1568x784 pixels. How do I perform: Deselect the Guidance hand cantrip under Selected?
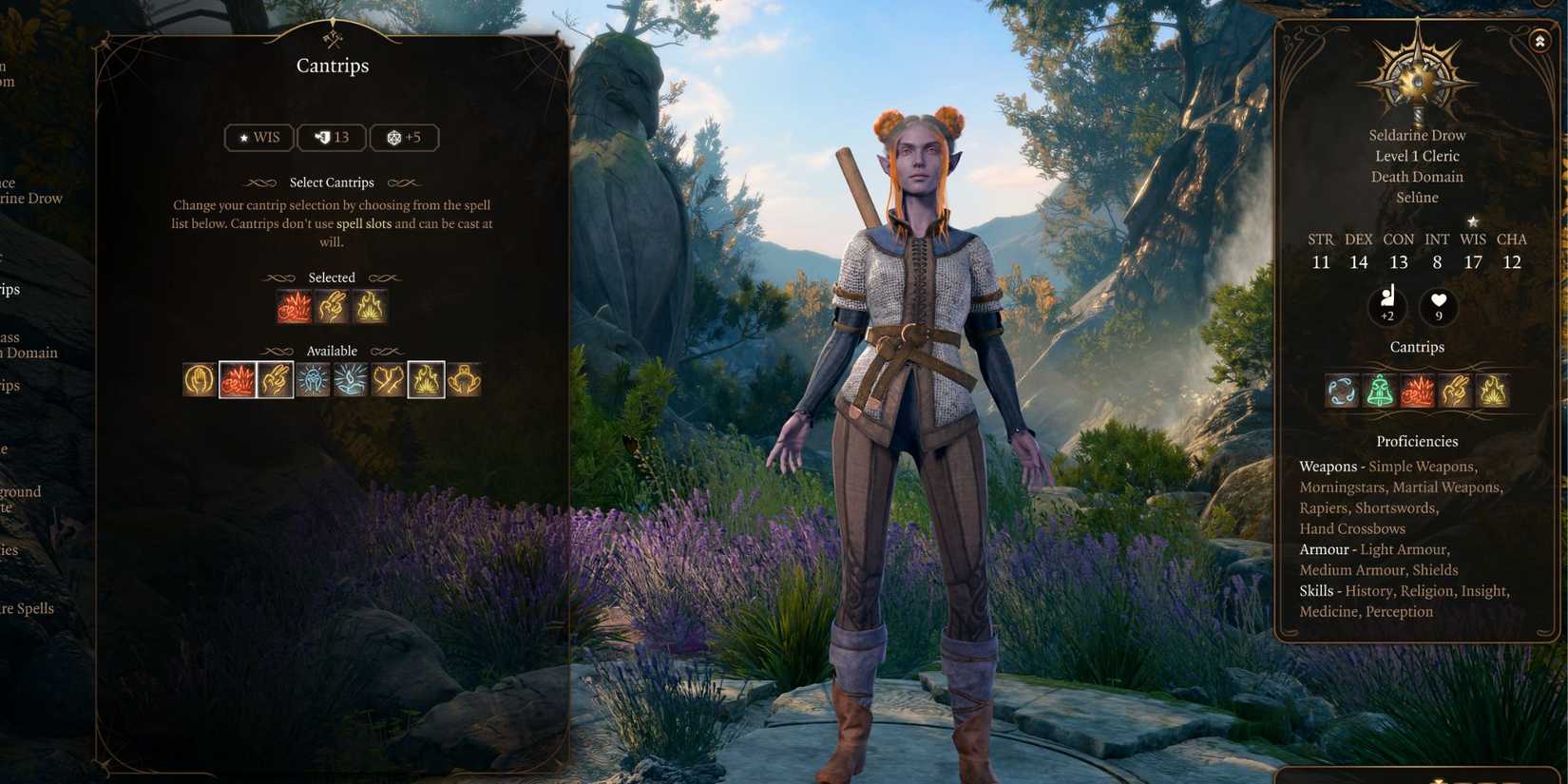pos(332,306)
